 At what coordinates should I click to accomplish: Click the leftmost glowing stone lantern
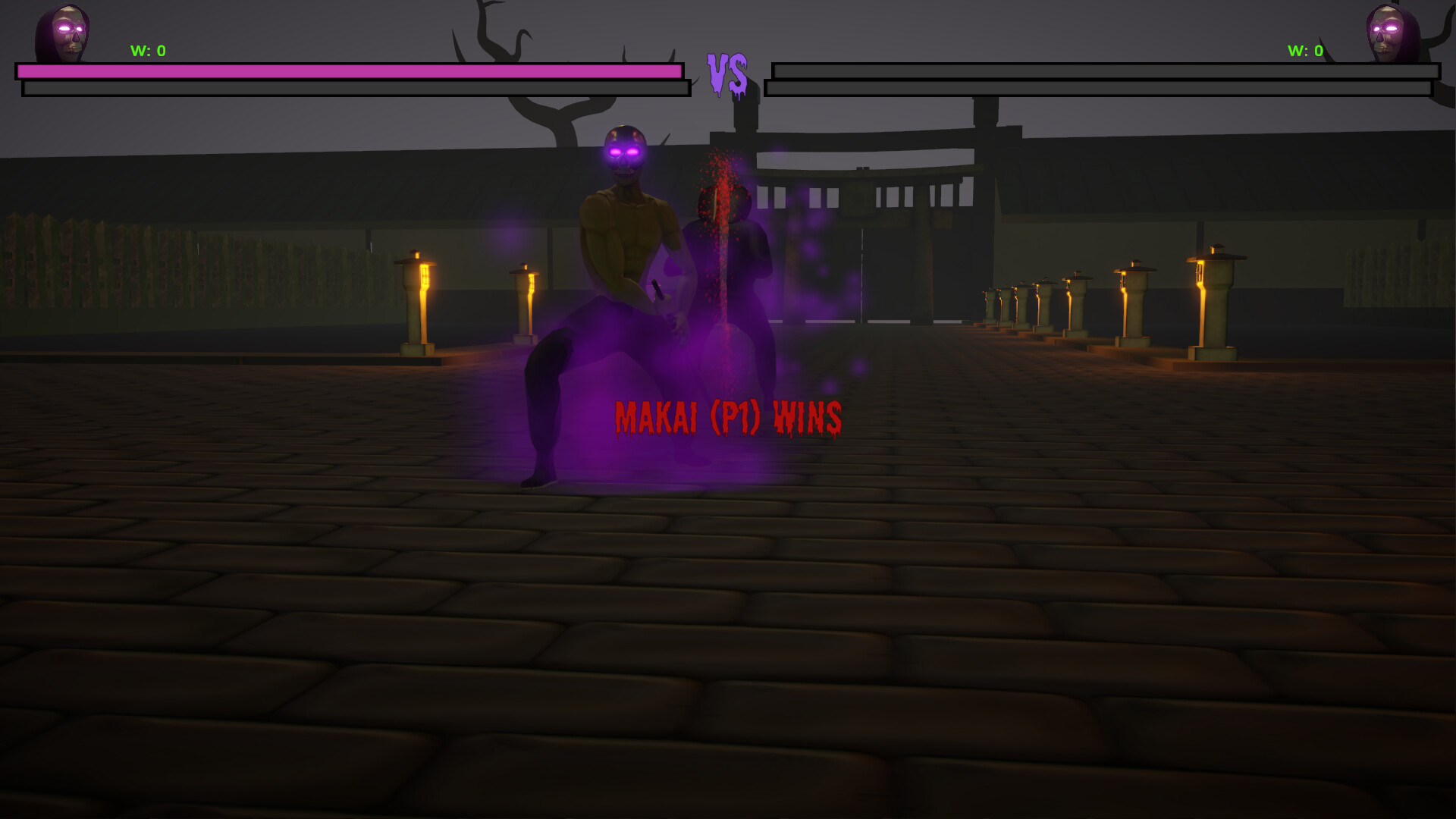[416, 303]
